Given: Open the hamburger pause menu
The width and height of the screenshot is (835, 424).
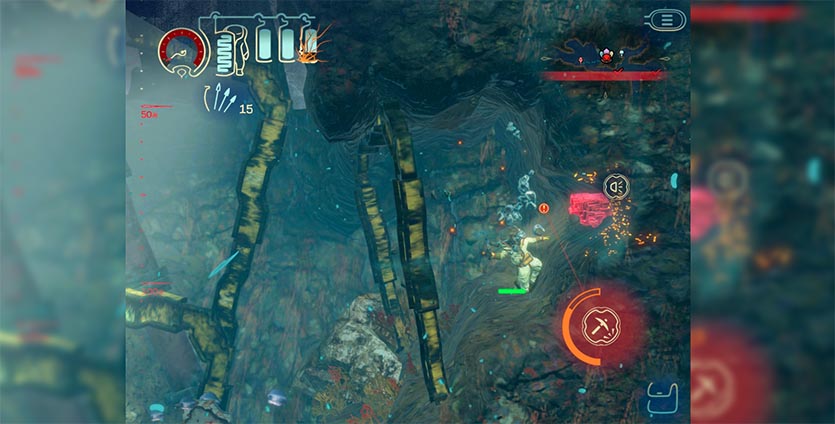Looking at the screenshot, I should coord(665,19).
